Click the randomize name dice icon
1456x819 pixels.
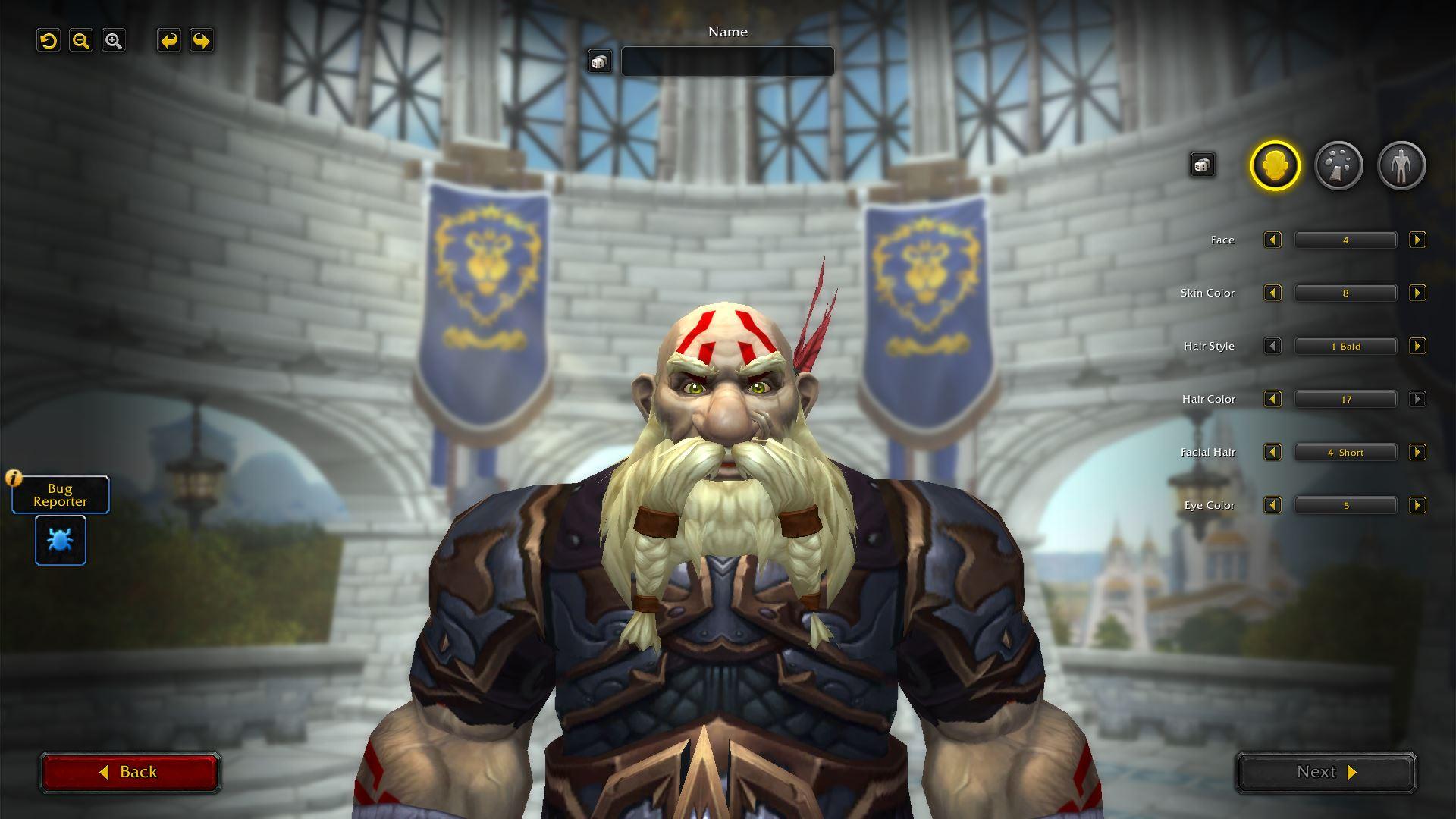click(598, 61)
